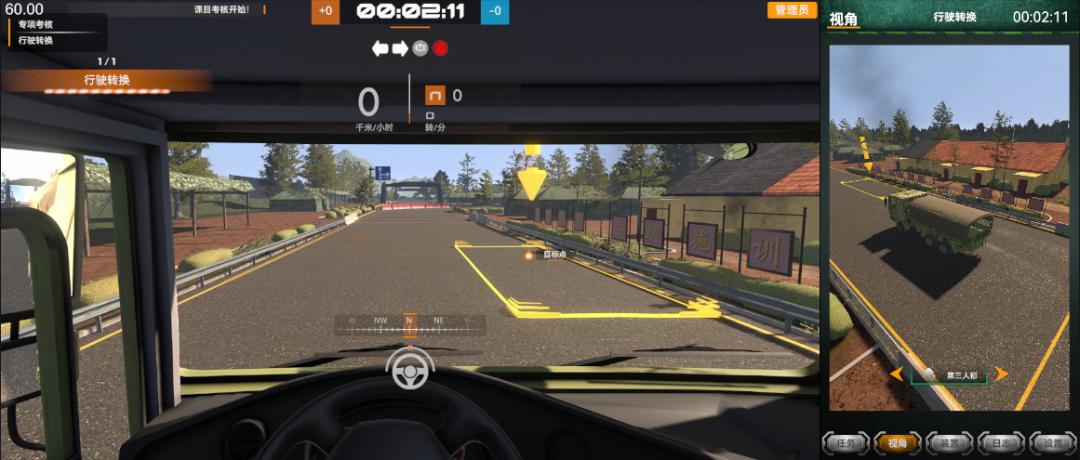
Task: Click the right turn signal arrow icon
Action: [x=400, y=48]
